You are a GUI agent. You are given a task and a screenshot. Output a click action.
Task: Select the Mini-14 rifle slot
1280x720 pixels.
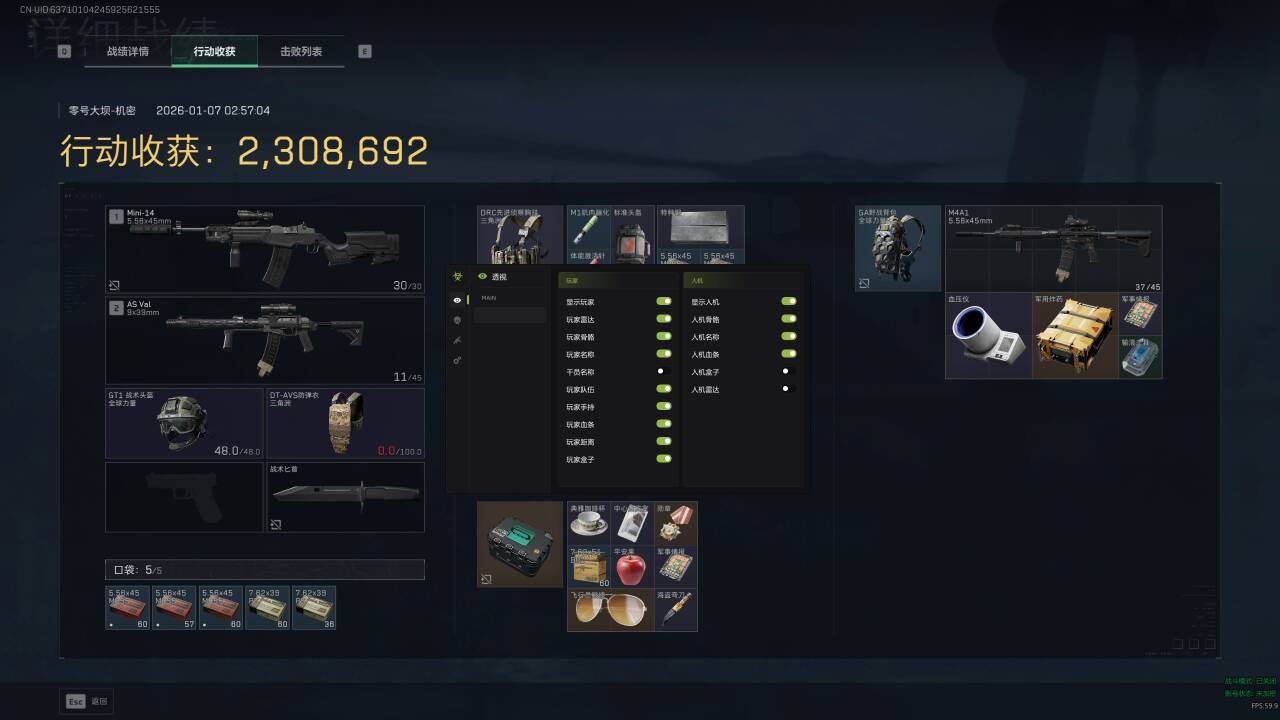click(265, 249)
